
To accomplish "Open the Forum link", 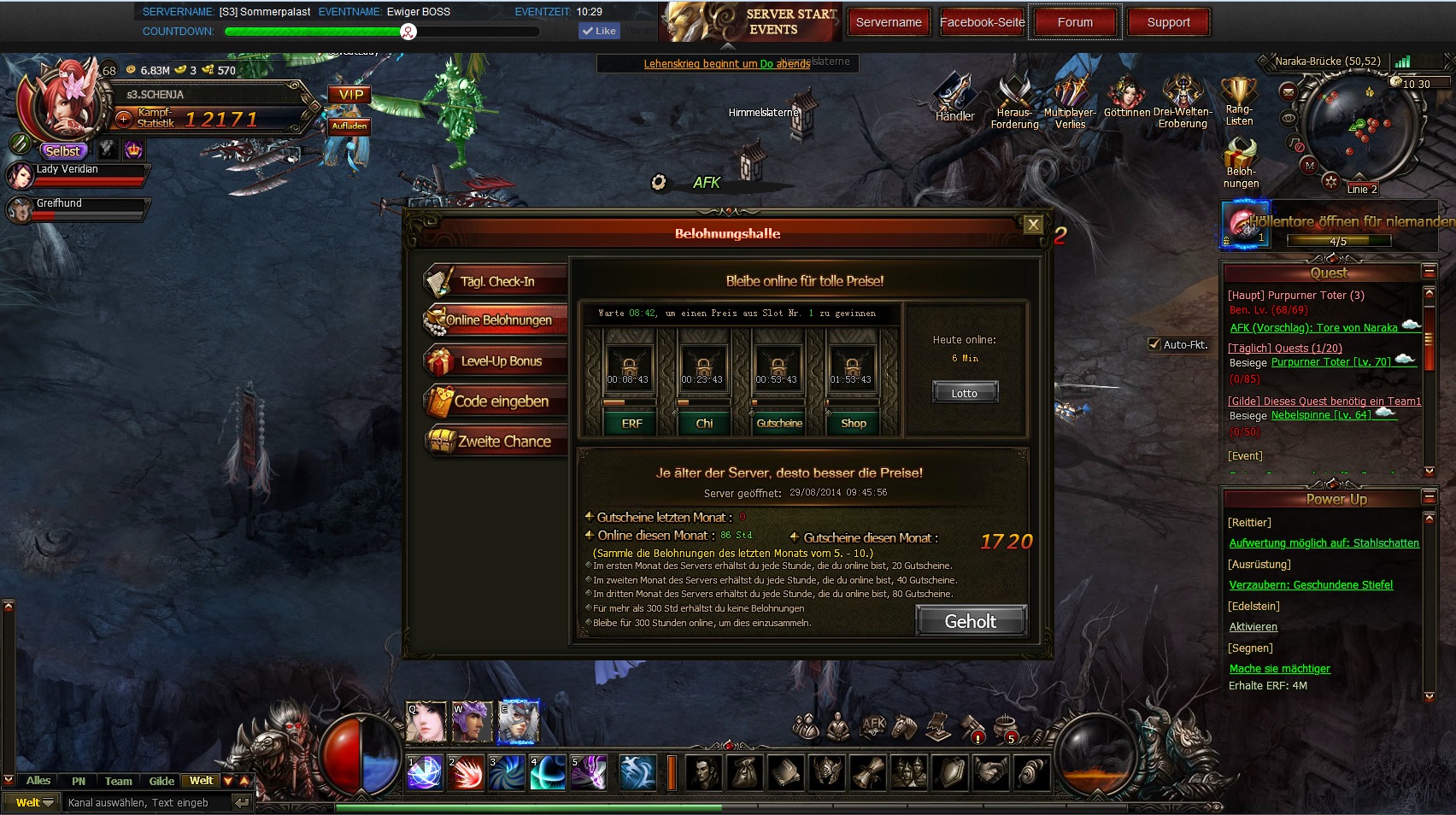I will (x=1074, y=22).
